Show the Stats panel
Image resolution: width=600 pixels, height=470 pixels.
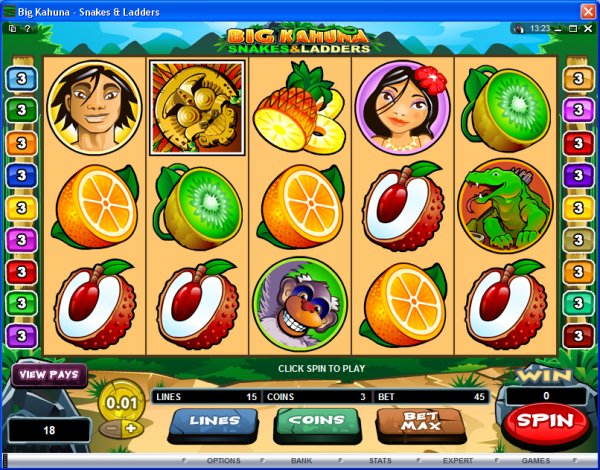point(379,461)
